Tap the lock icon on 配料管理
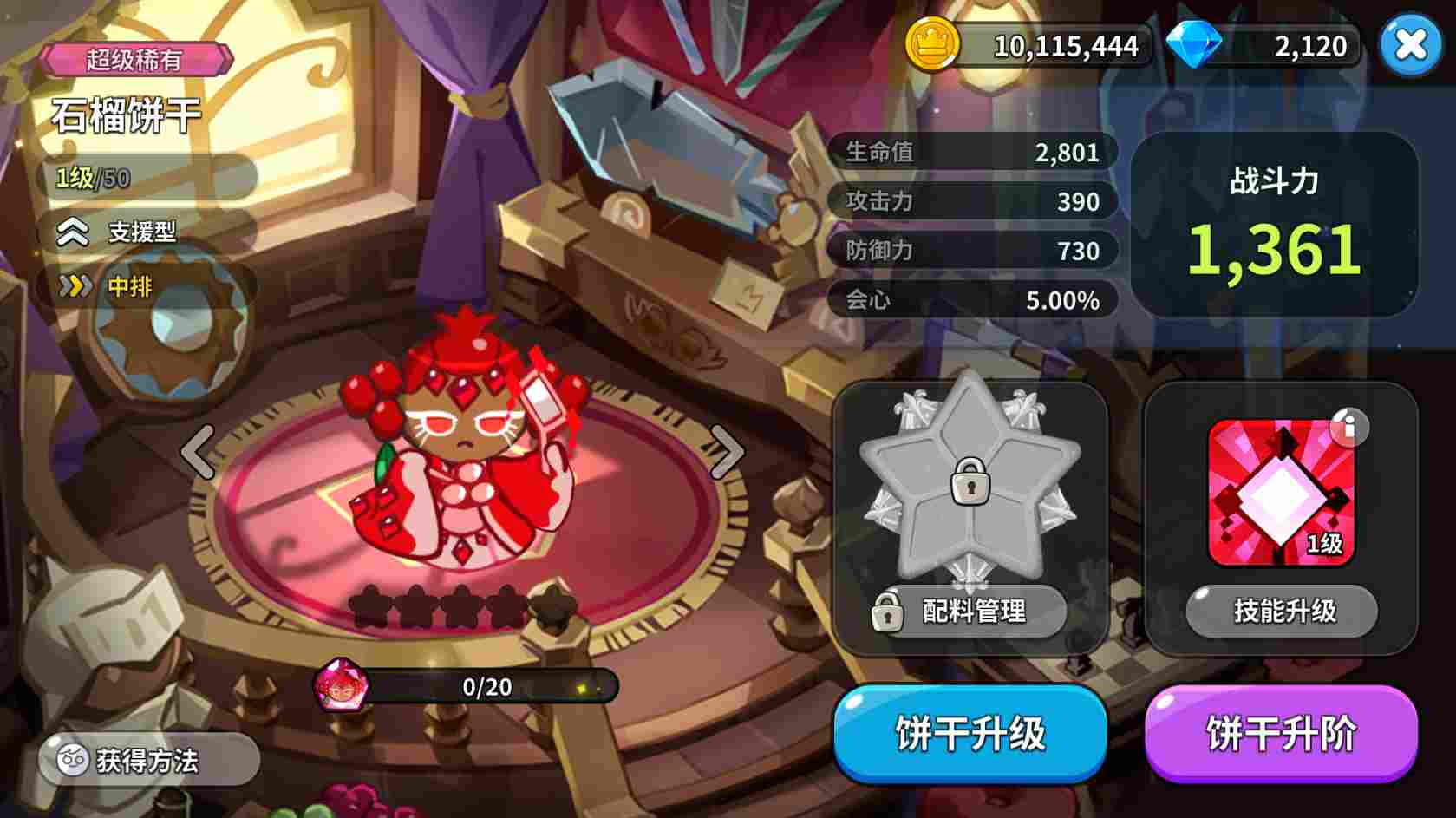This screenshot has height=818, width=1456. coord(888,612)
